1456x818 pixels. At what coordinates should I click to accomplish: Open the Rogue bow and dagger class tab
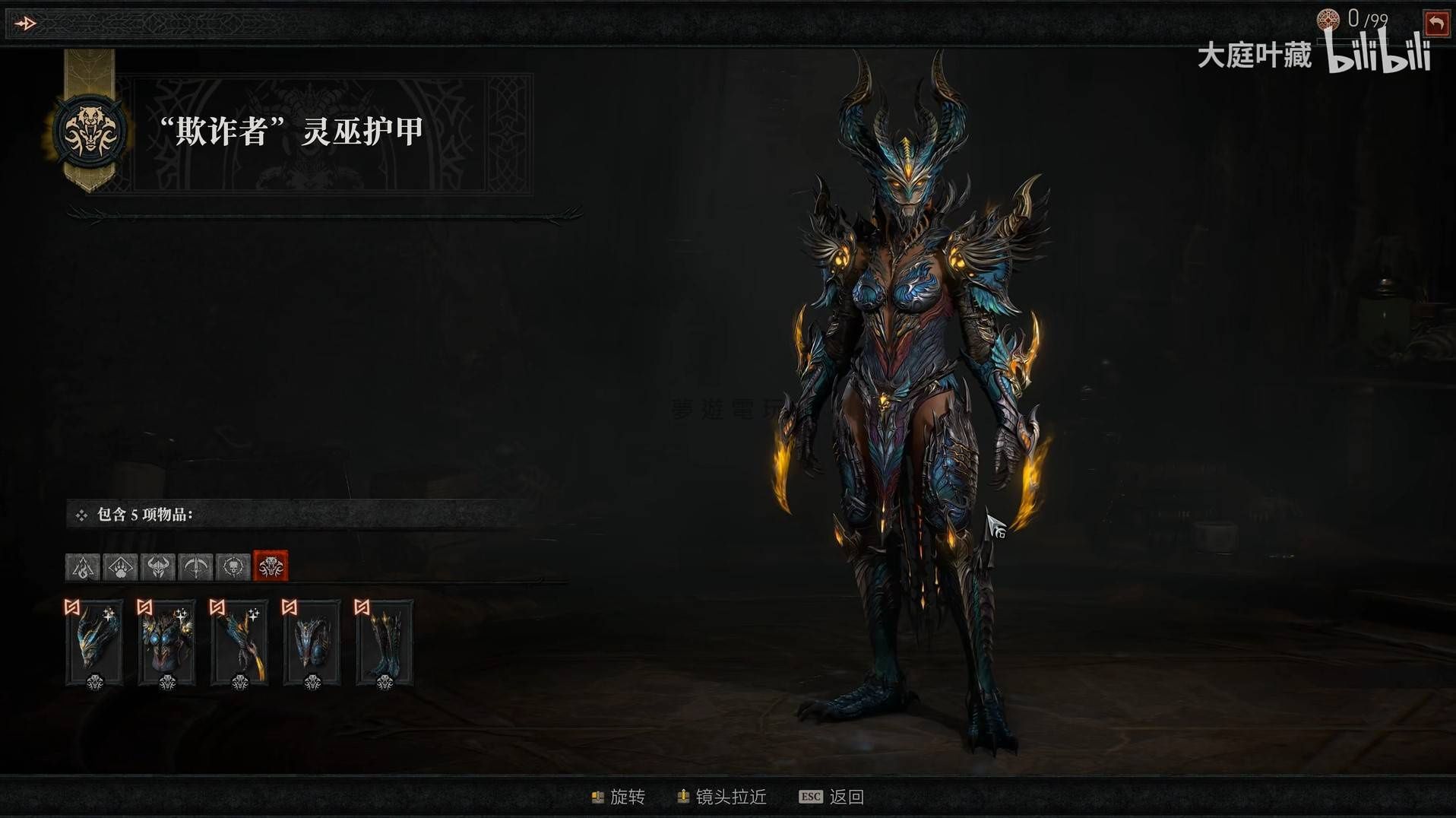[195, 567]
